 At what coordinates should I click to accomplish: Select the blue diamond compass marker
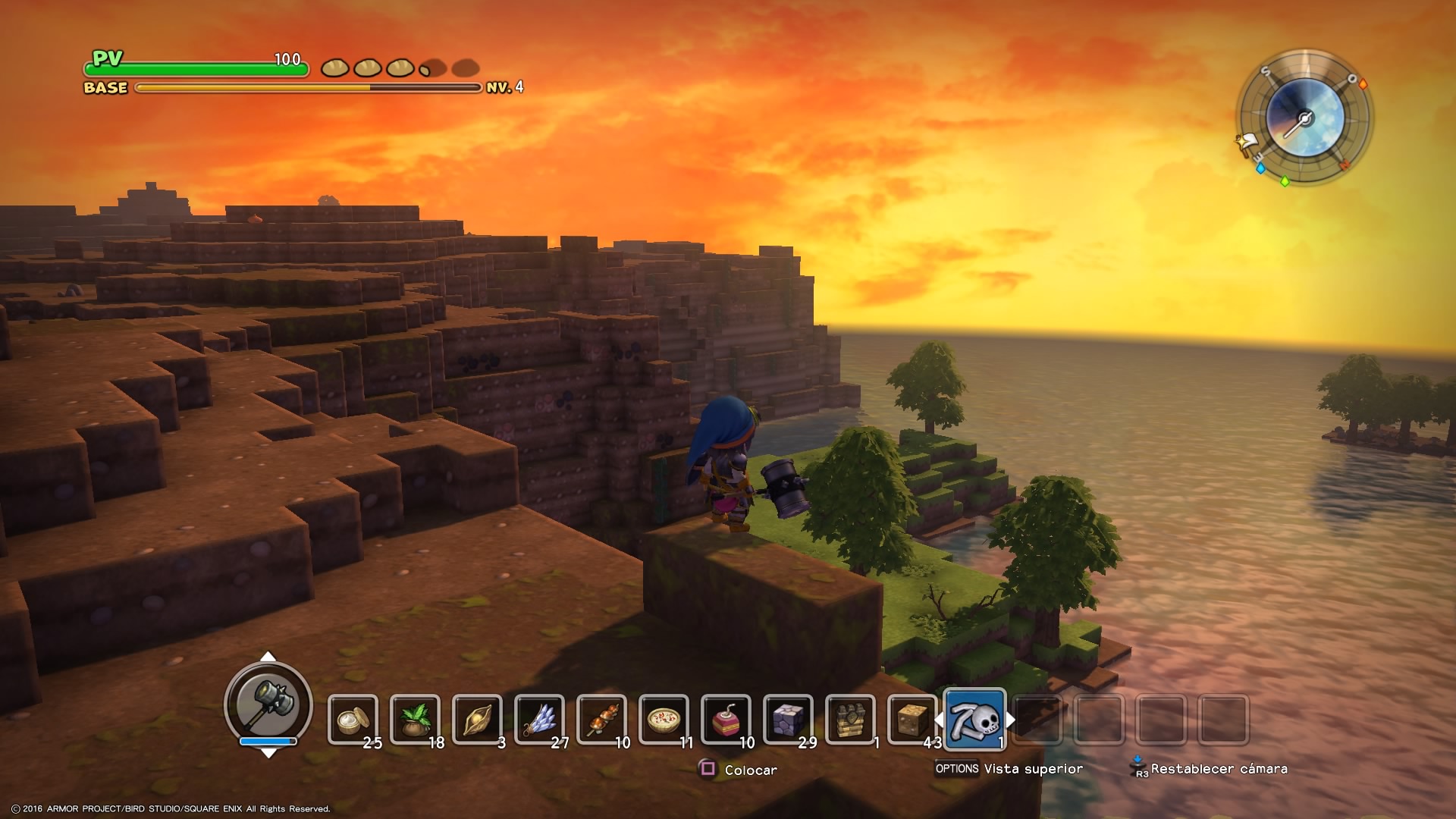[x=1260, y=168]
